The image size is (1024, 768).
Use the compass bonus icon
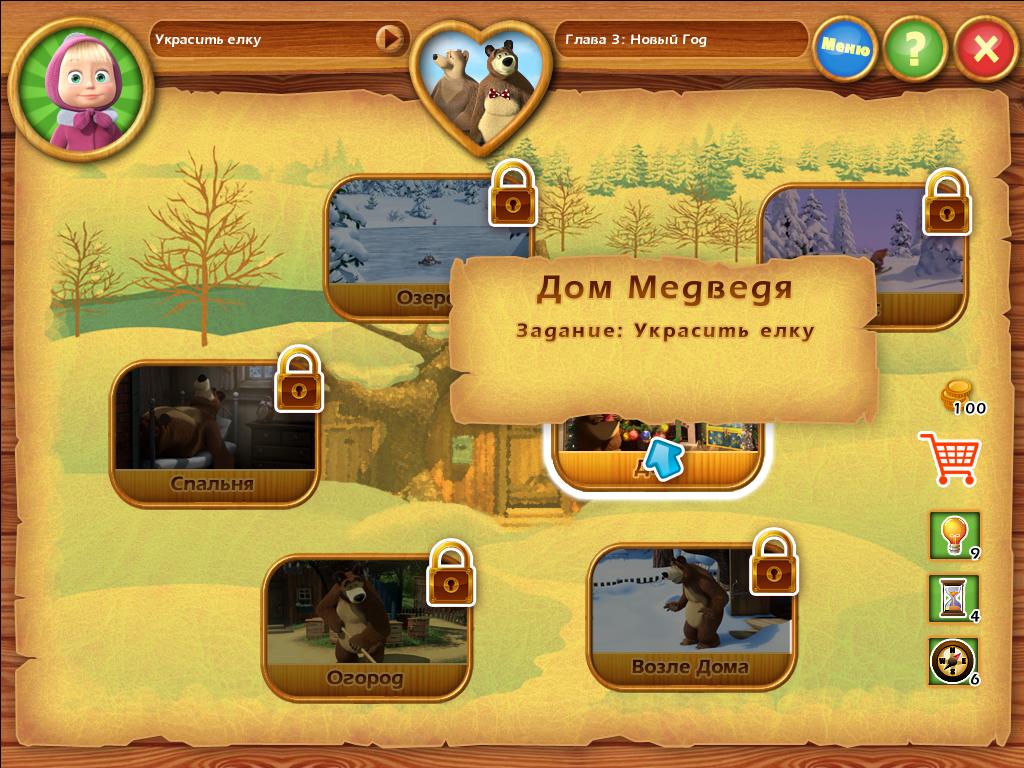(953, 660)
